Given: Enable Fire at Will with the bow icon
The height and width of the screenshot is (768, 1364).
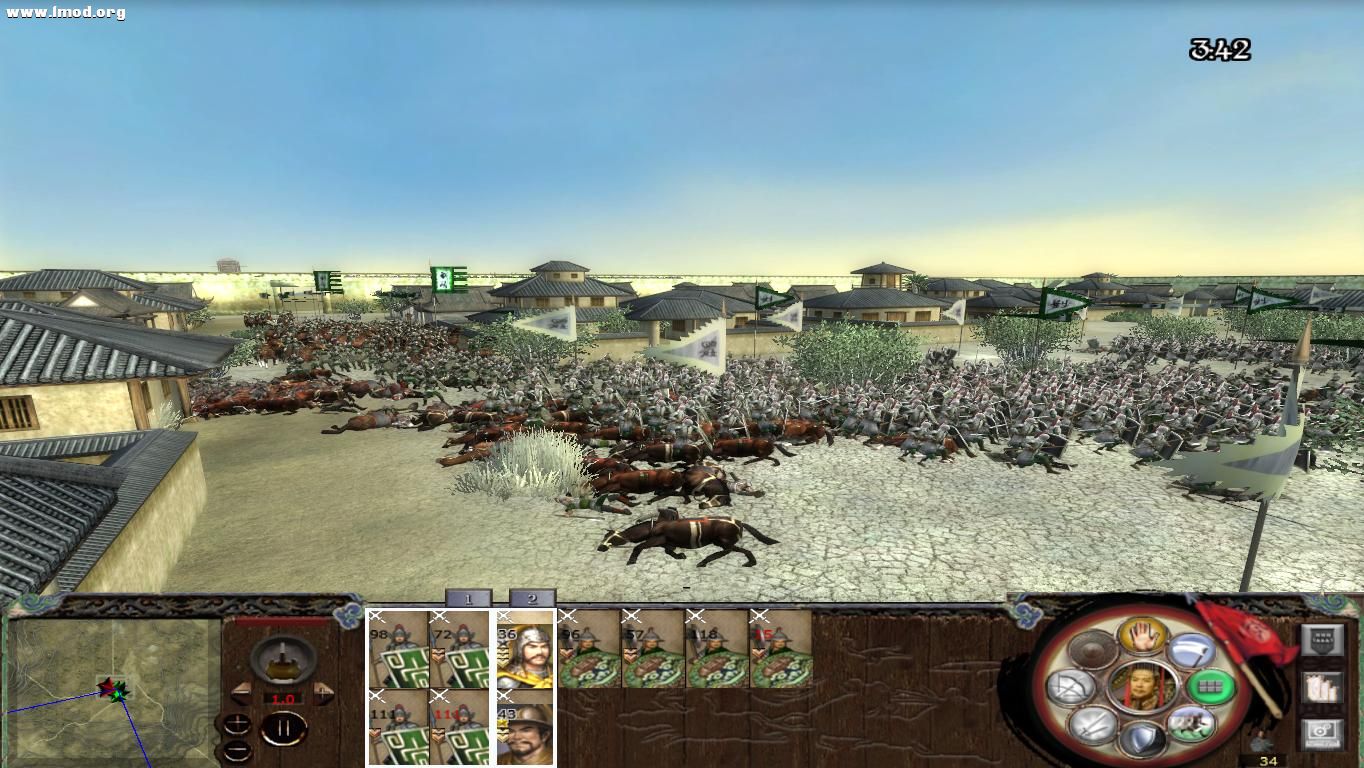Looking at the screenshot, I should (1068, 688).
